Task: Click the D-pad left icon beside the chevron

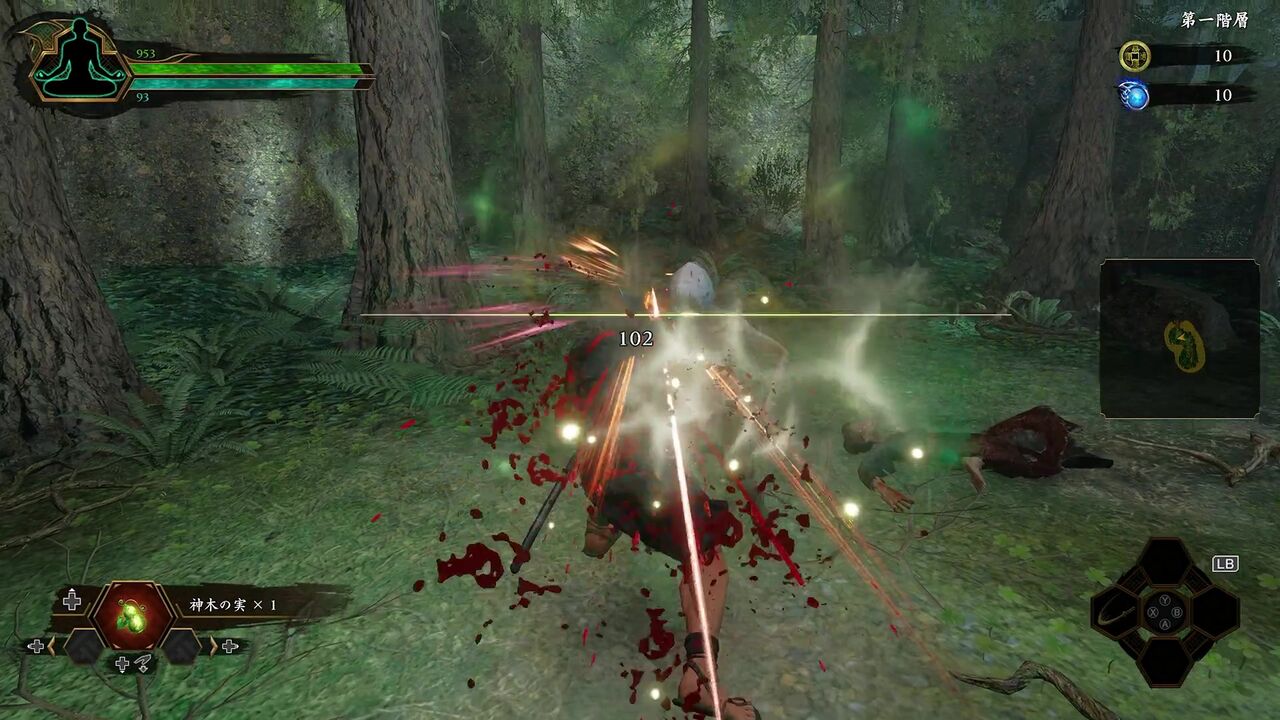Action: coord(36,646)
